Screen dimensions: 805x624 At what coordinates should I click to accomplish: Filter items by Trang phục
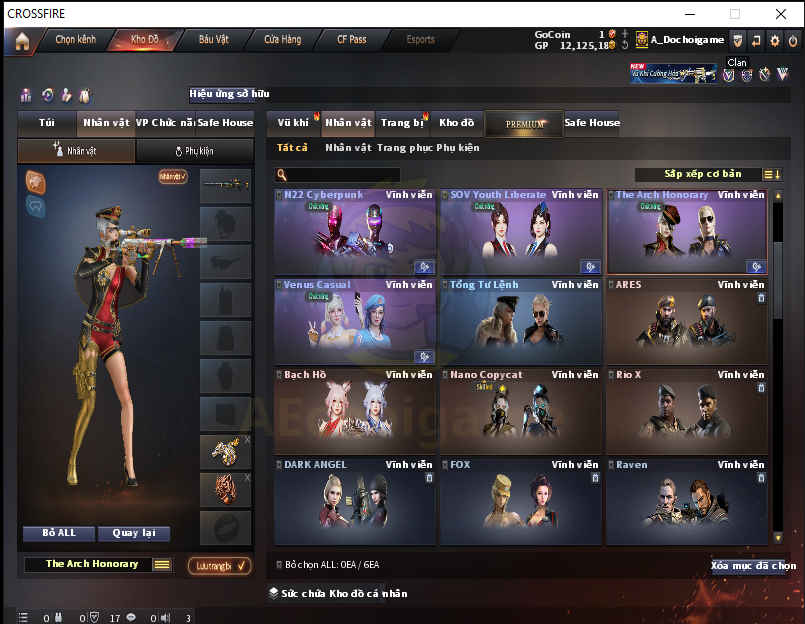click(403, 148)
